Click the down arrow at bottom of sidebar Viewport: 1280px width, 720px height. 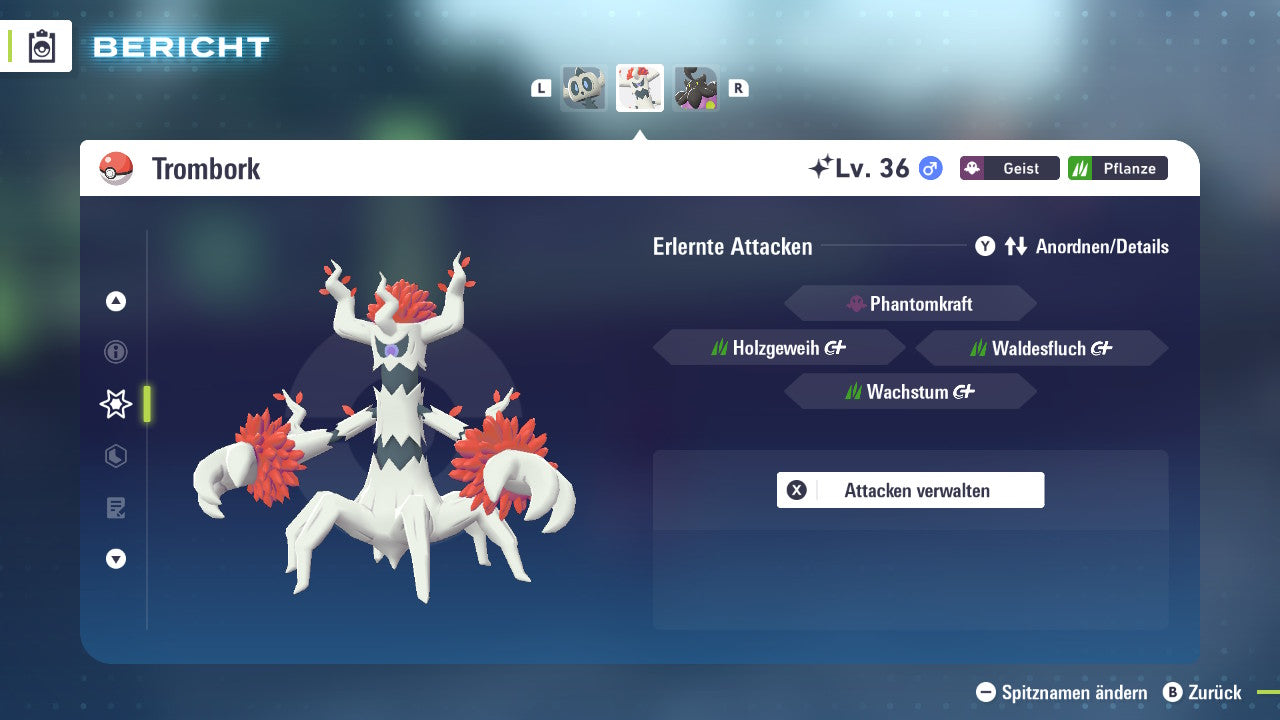tap(115, 560)
